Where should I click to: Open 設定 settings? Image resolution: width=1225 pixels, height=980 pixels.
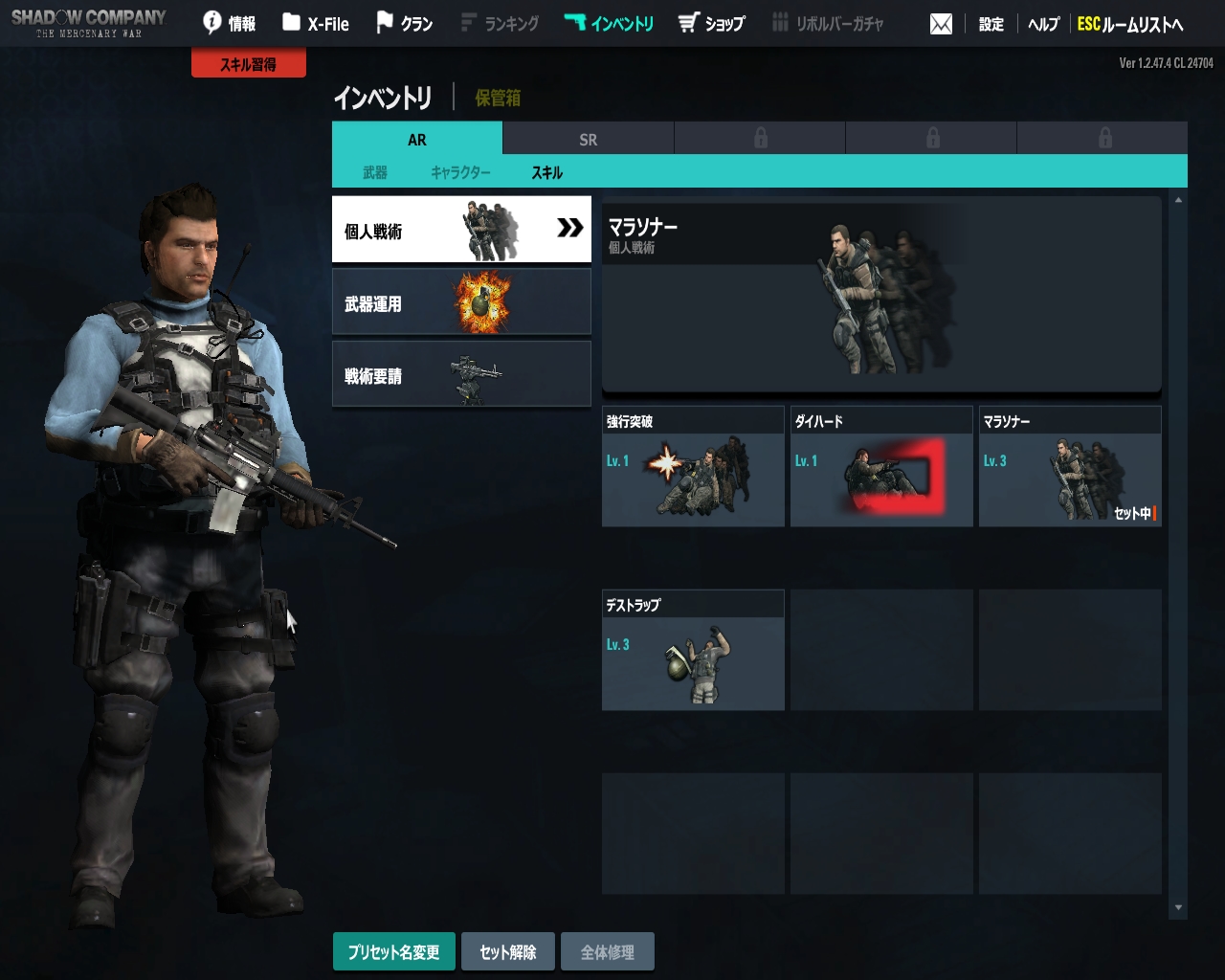991,24
